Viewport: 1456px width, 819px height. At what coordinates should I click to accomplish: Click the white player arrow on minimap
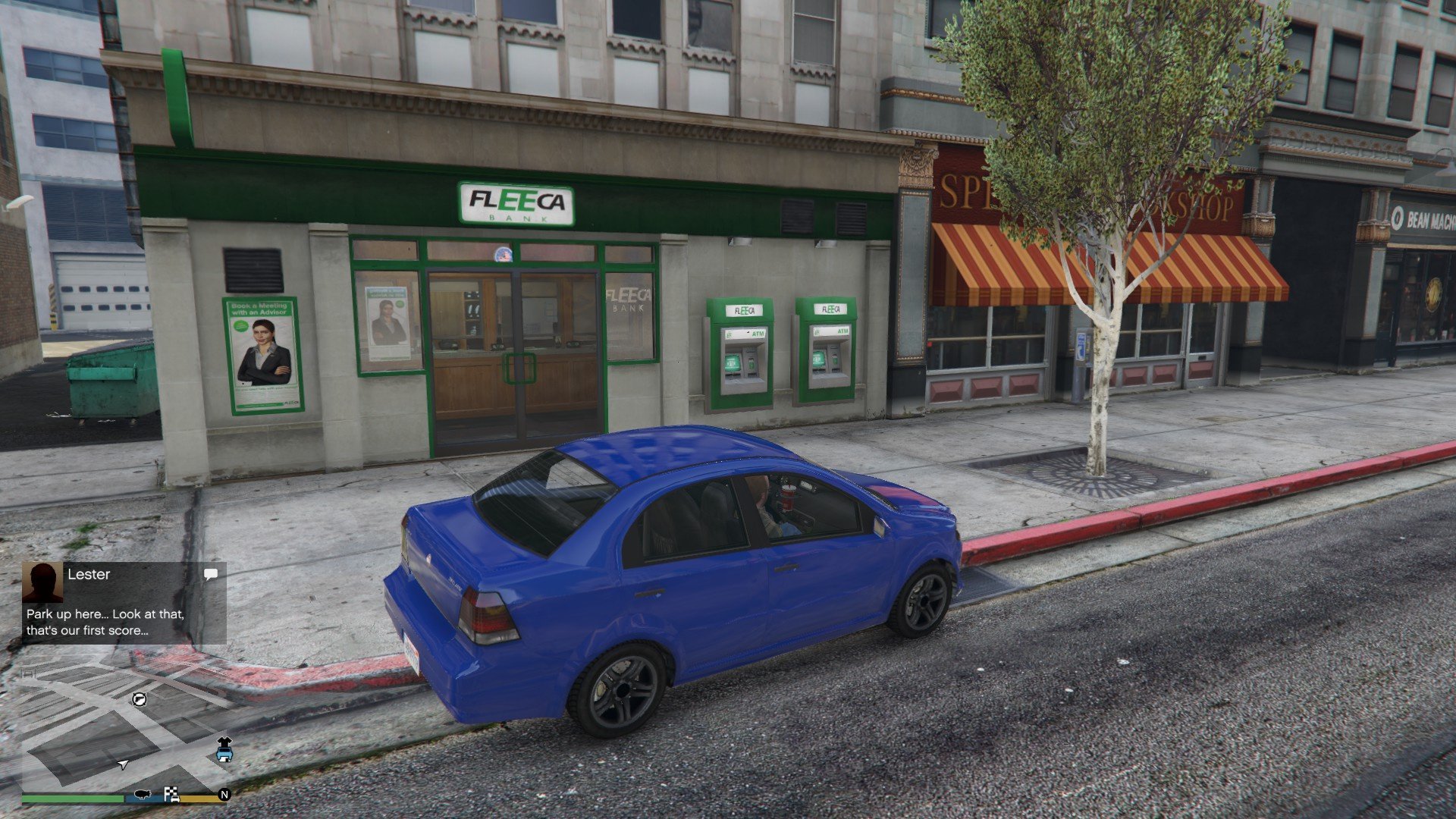pos(124,765)
